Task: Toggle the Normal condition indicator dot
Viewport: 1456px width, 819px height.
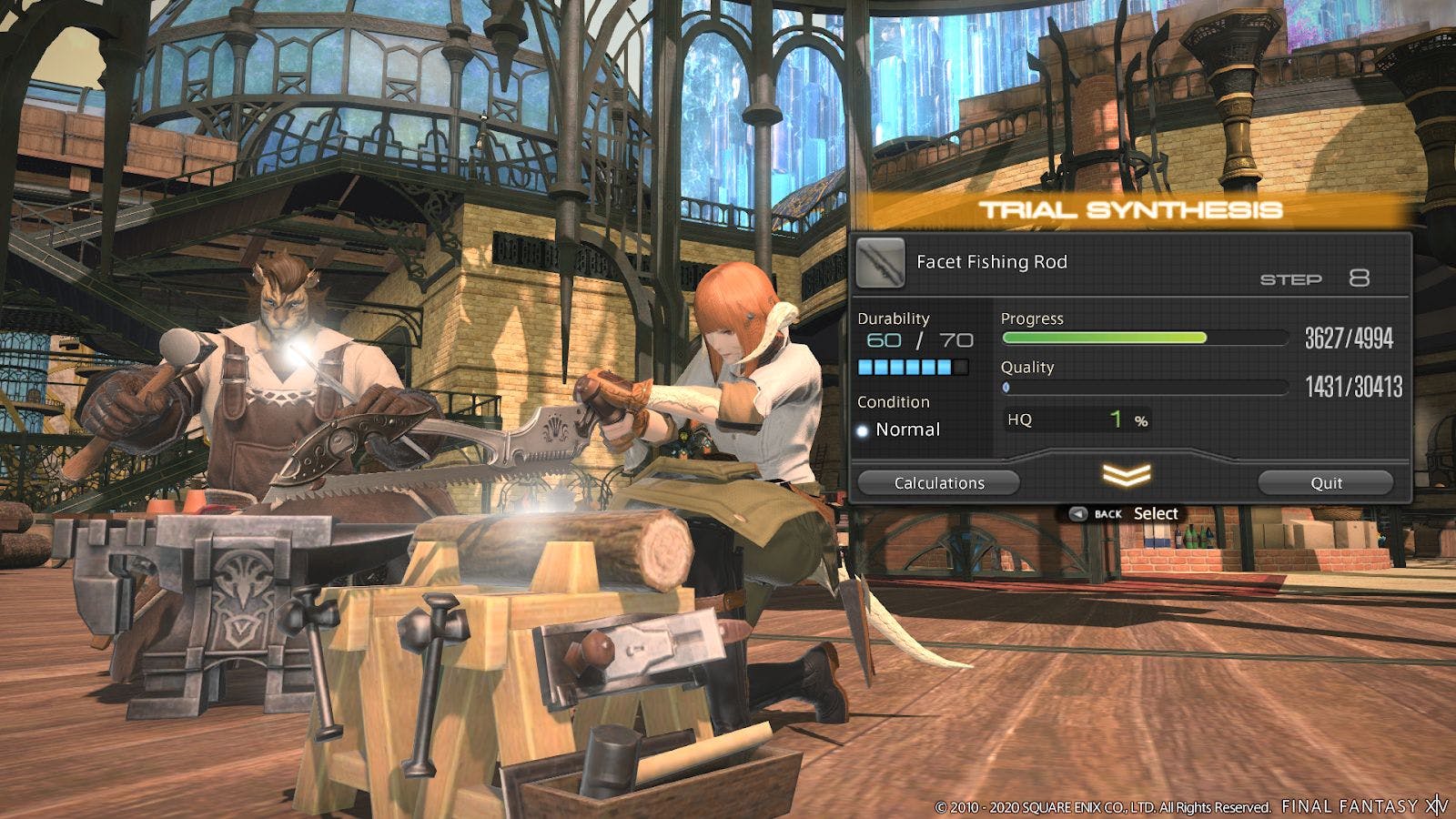Action: click(x=861, y=430)
